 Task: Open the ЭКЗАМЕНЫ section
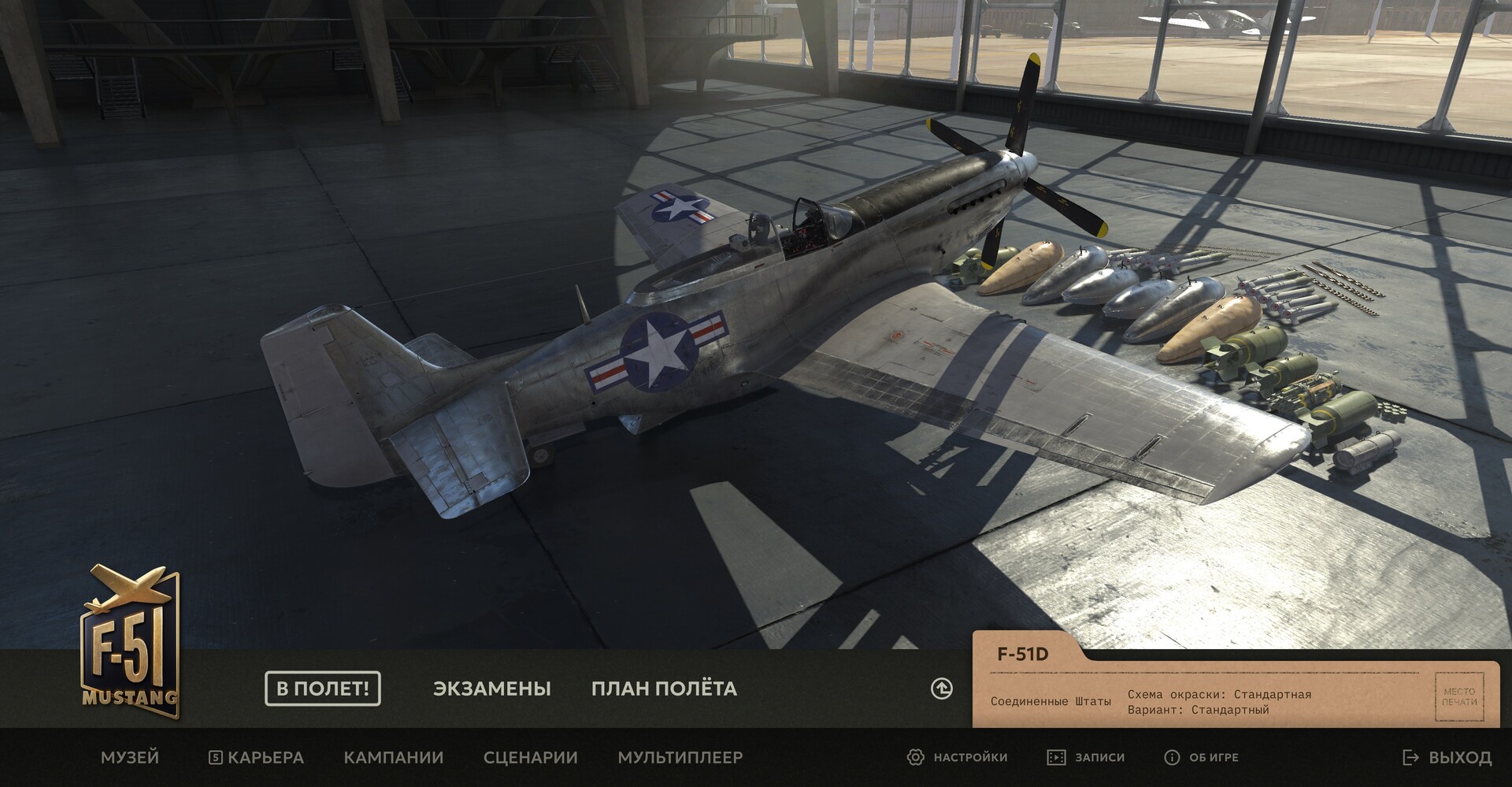pos(491,689)
